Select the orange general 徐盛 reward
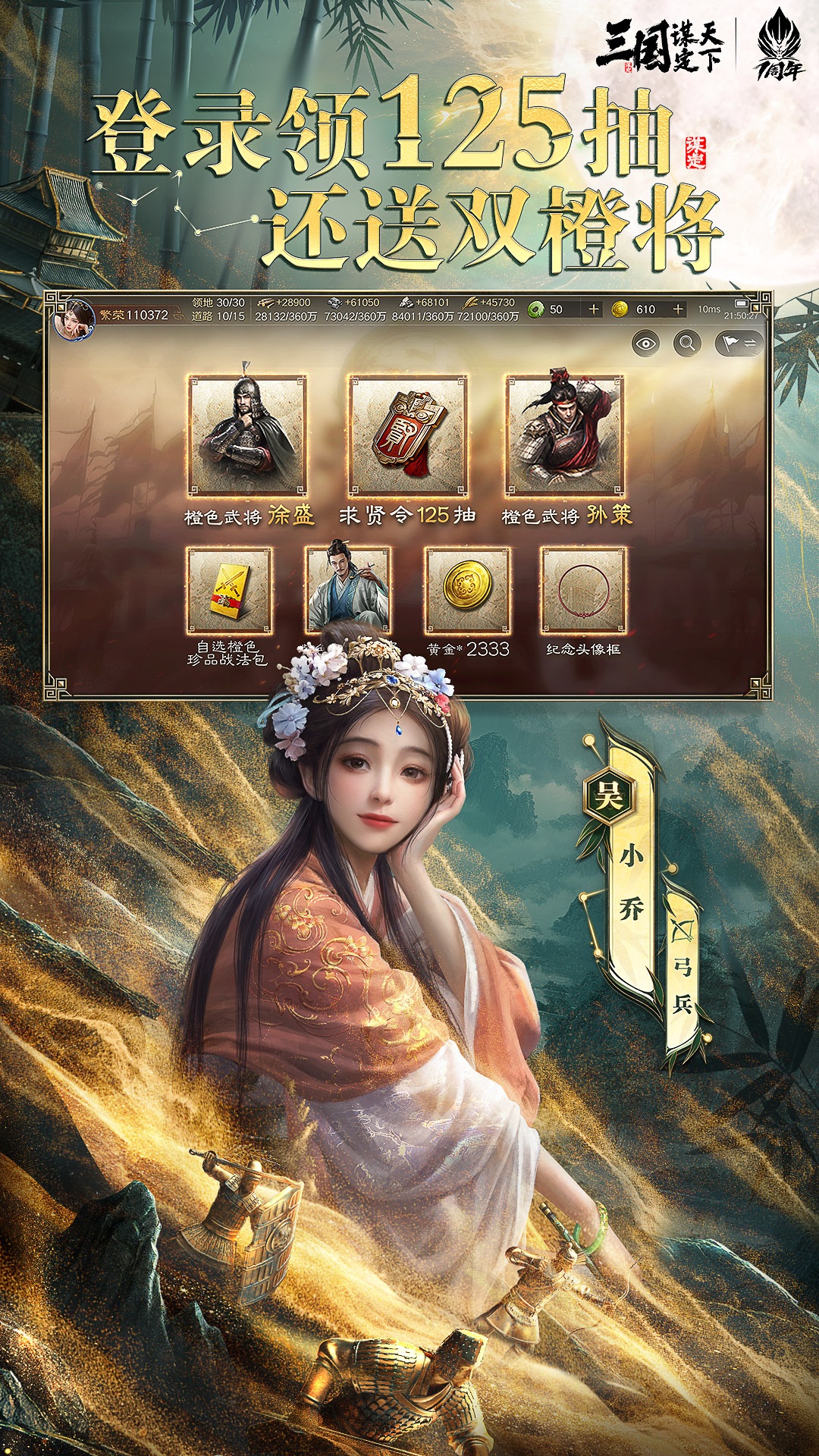This screenshot has height=1456, width=819. coord(247,436)
